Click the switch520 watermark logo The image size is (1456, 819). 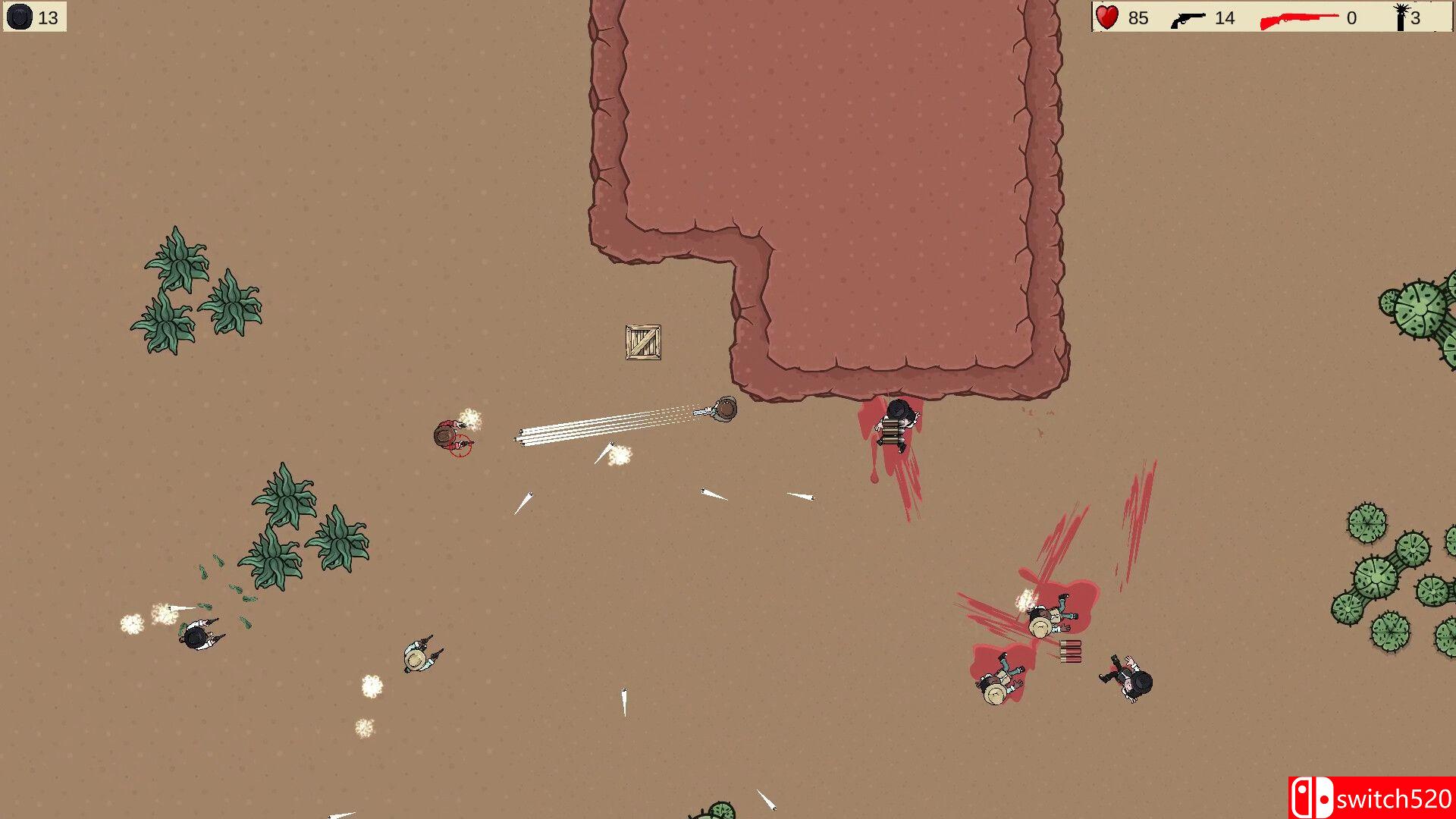point(1371,798)
